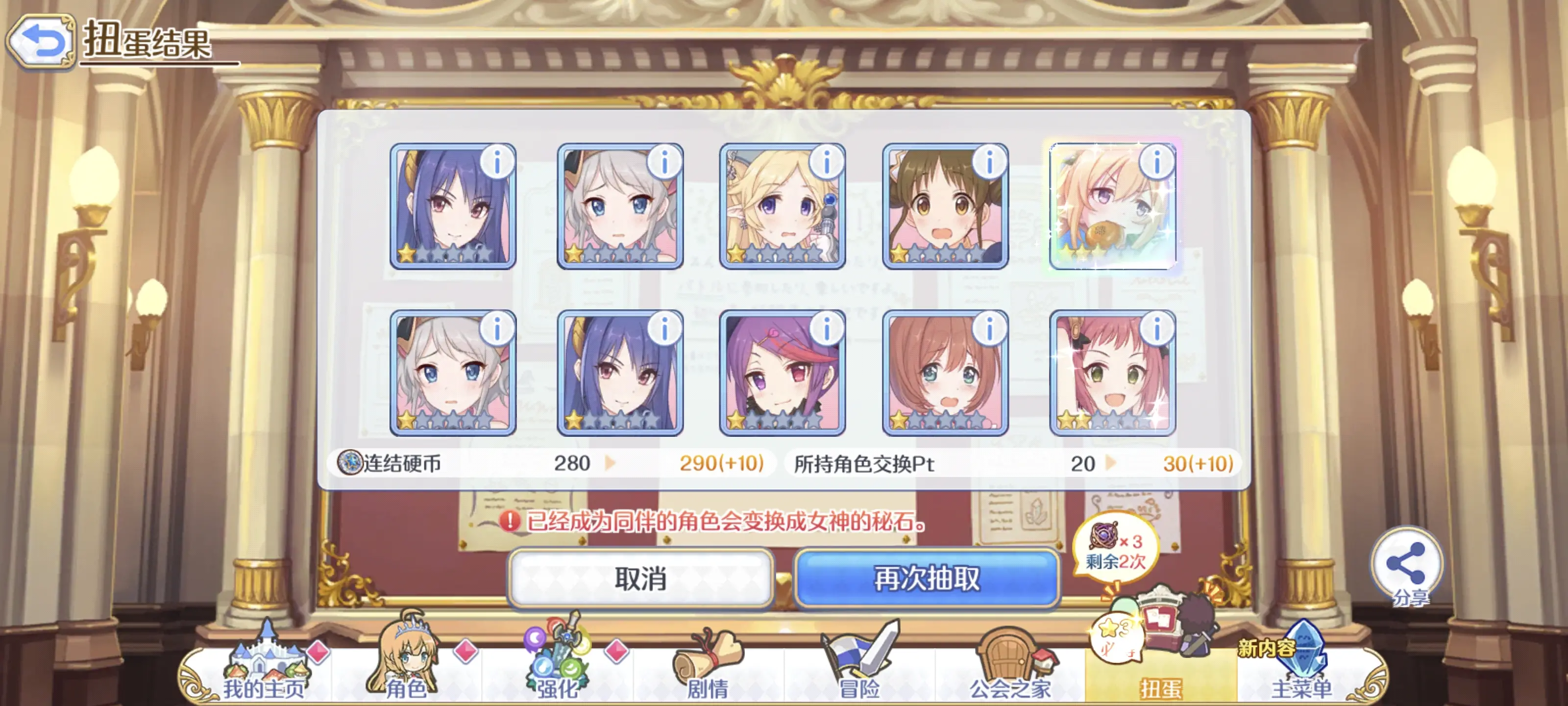Draw again with 再次抽取 button
The width and height of the screenshot is (1568, 706).
[x=927, y=578]
